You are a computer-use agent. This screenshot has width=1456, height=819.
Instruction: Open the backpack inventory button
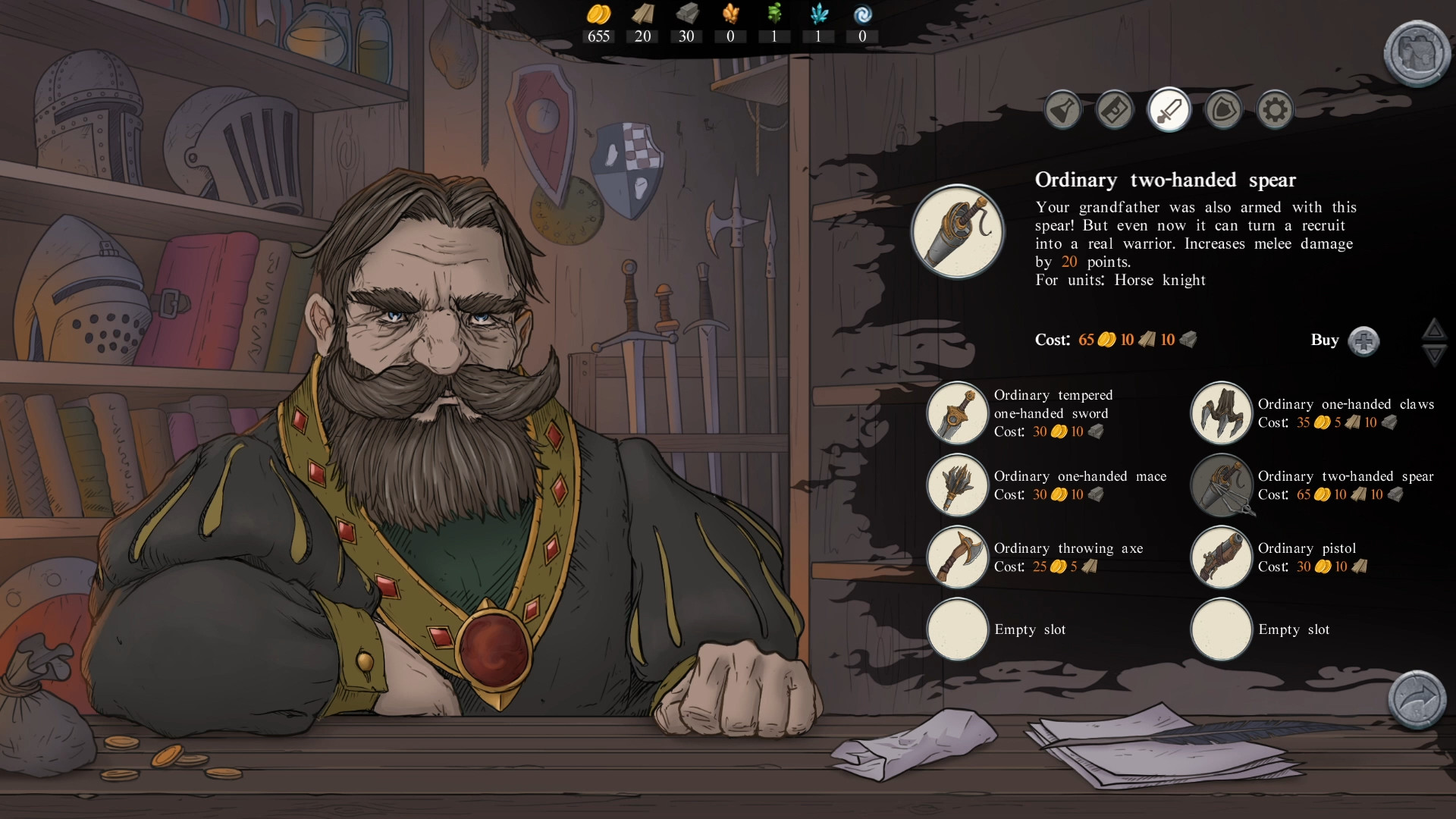click(x=1416, y=53)
